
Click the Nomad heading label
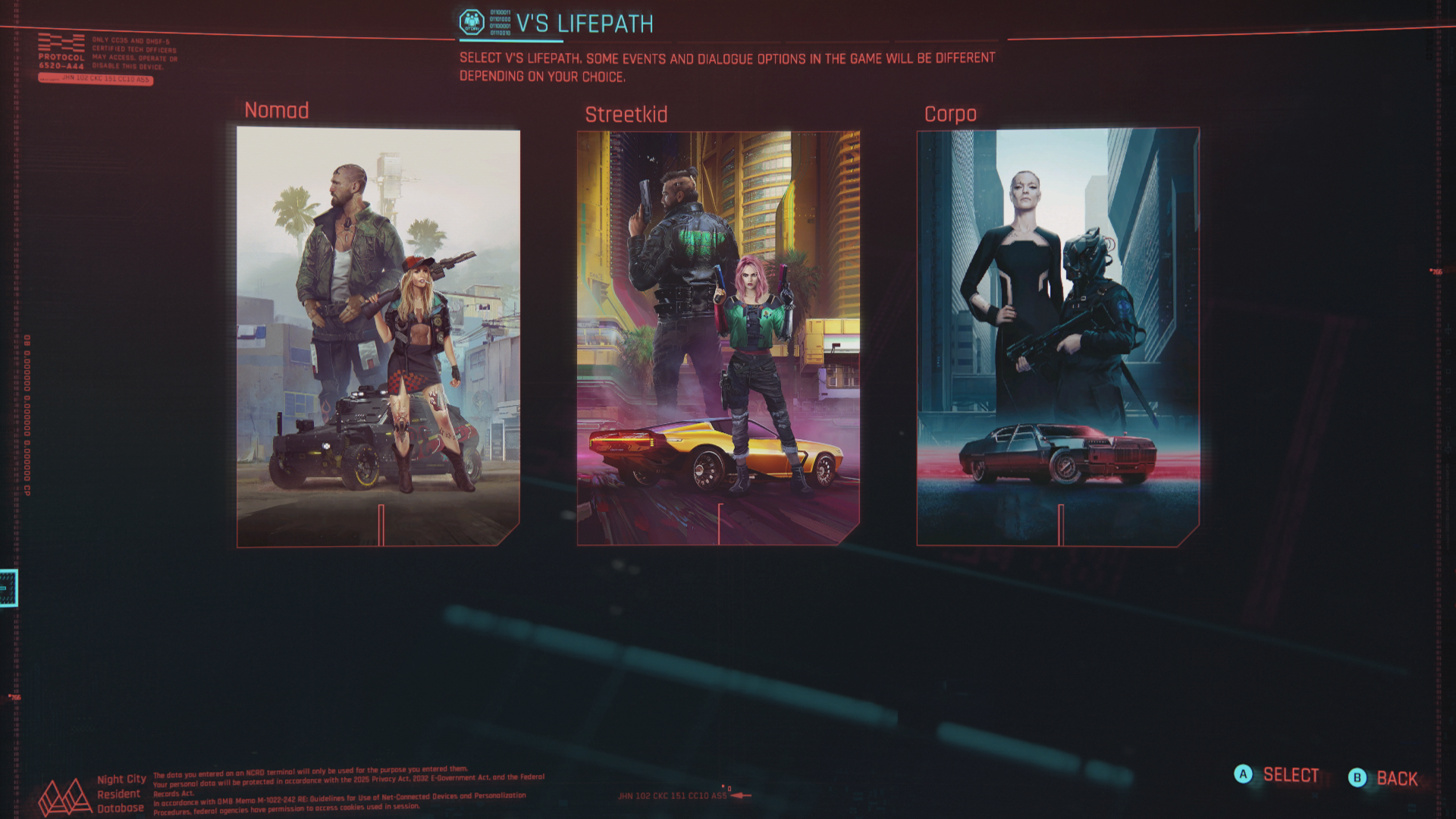tap(276, 111)
